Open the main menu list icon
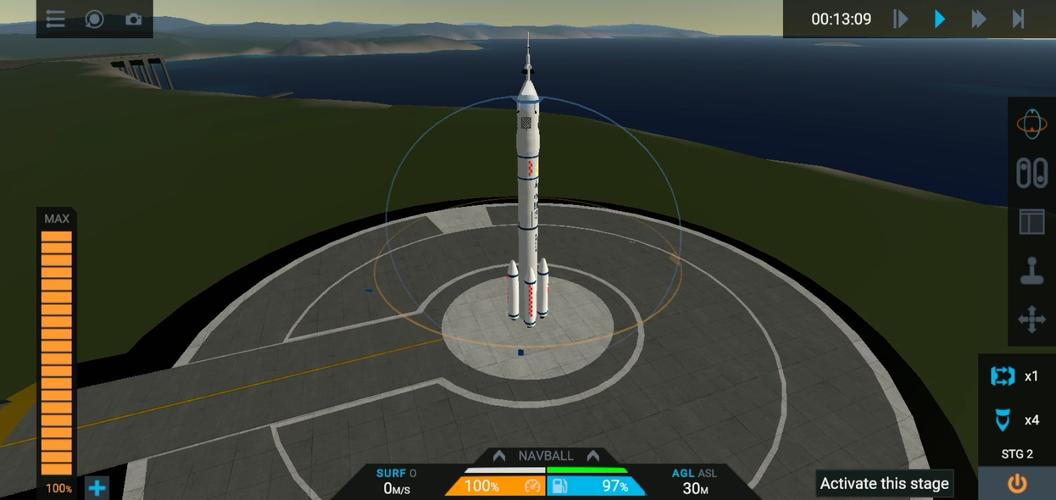1056x500 pixels. [56, 19]
